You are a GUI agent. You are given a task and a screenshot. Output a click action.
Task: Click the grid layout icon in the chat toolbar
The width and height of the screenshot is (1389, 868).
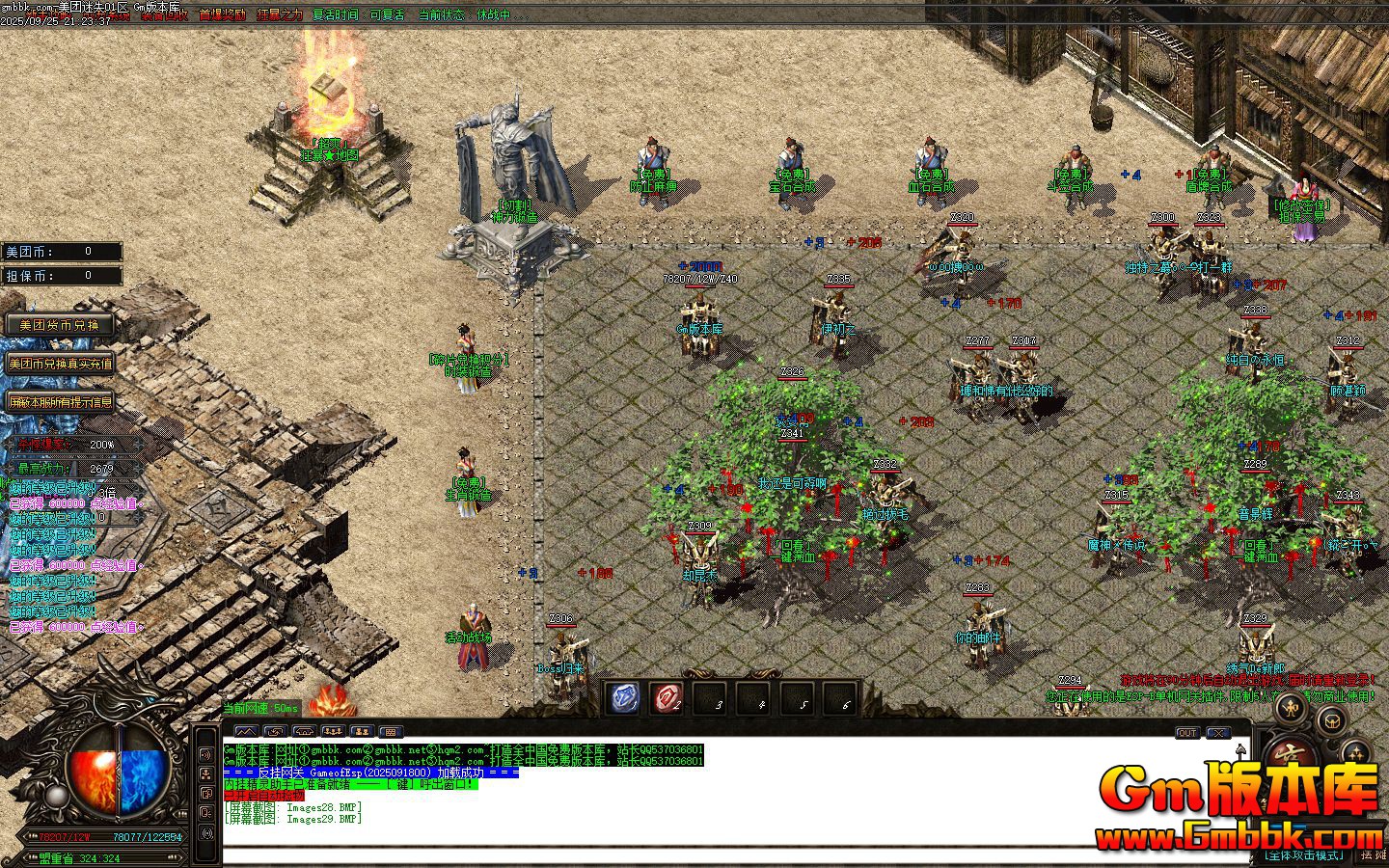pyautogui.click(x=391, y=730)
